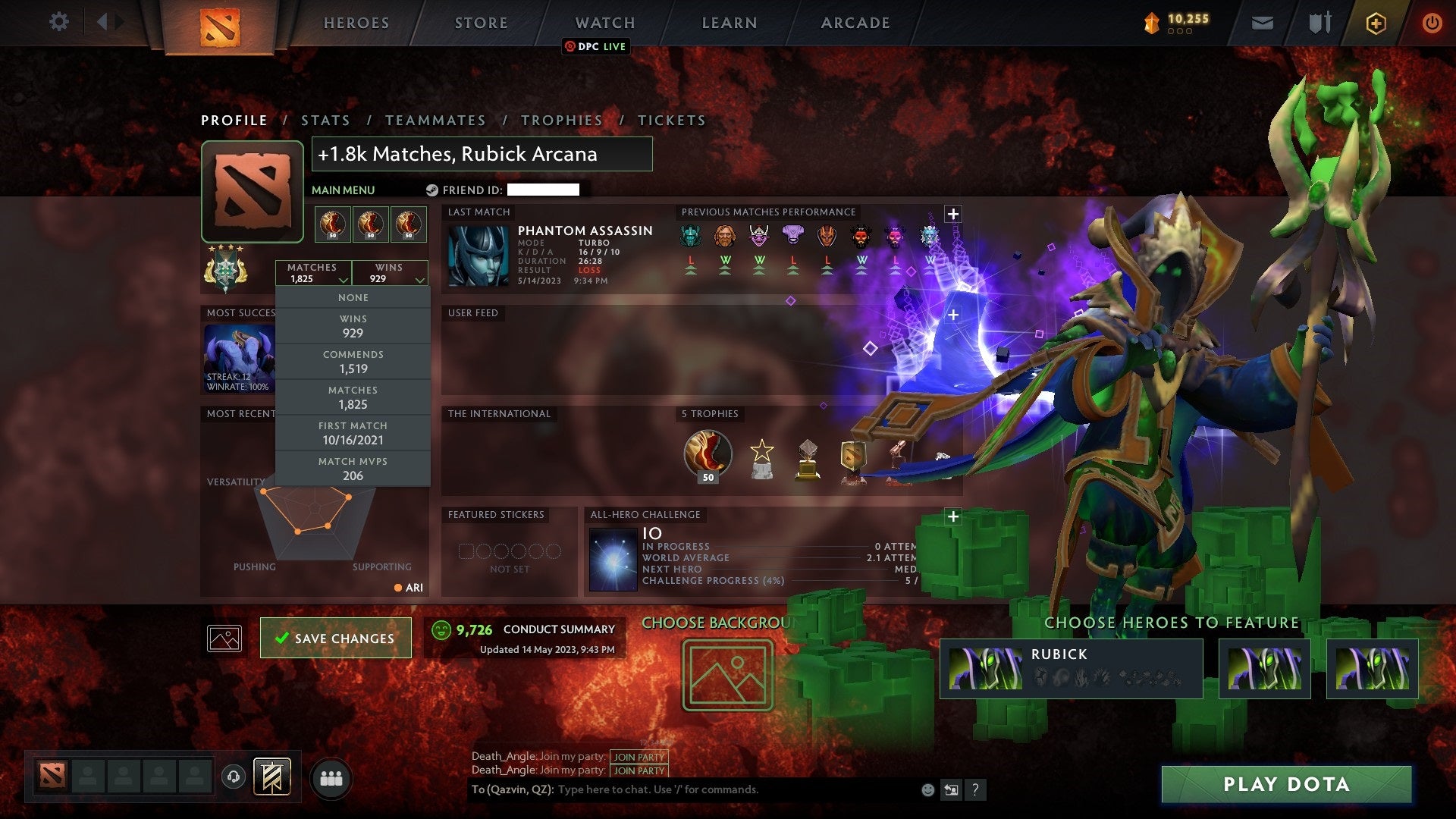Expand the MATCHES dropdown
The image size is (1456, 819).
[x=314, y=273]
